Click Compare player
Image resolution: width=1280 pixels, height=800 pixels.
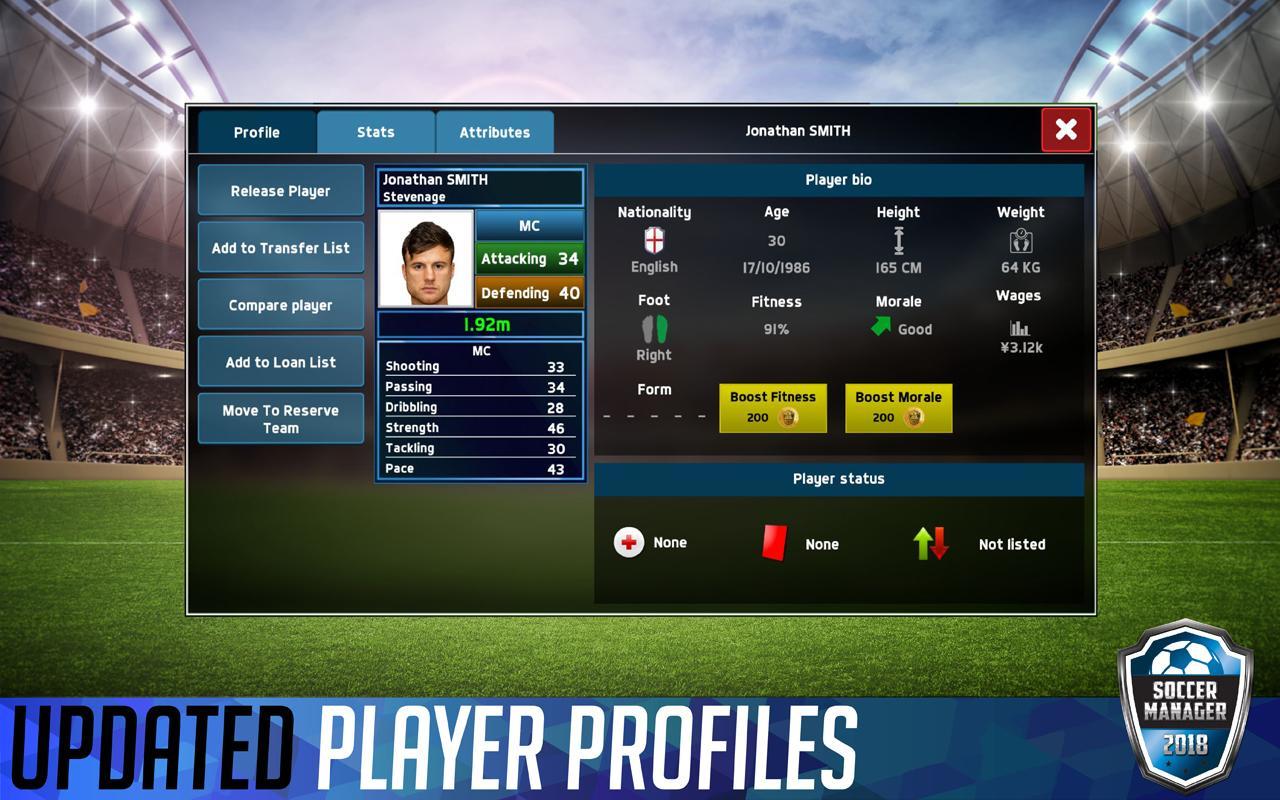pyautogui.click(x=280, y=305)
